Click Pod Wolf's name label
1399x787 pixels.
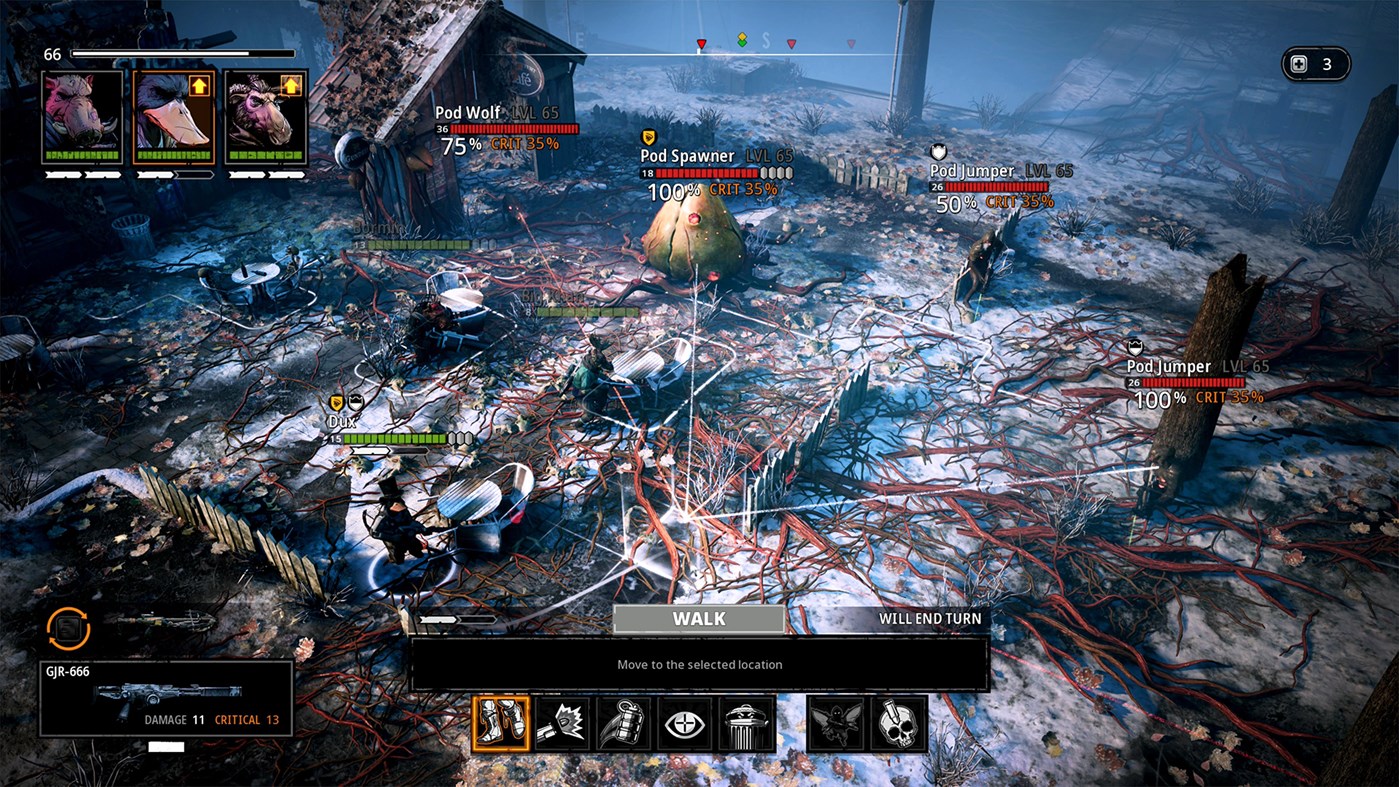[467, 112]
